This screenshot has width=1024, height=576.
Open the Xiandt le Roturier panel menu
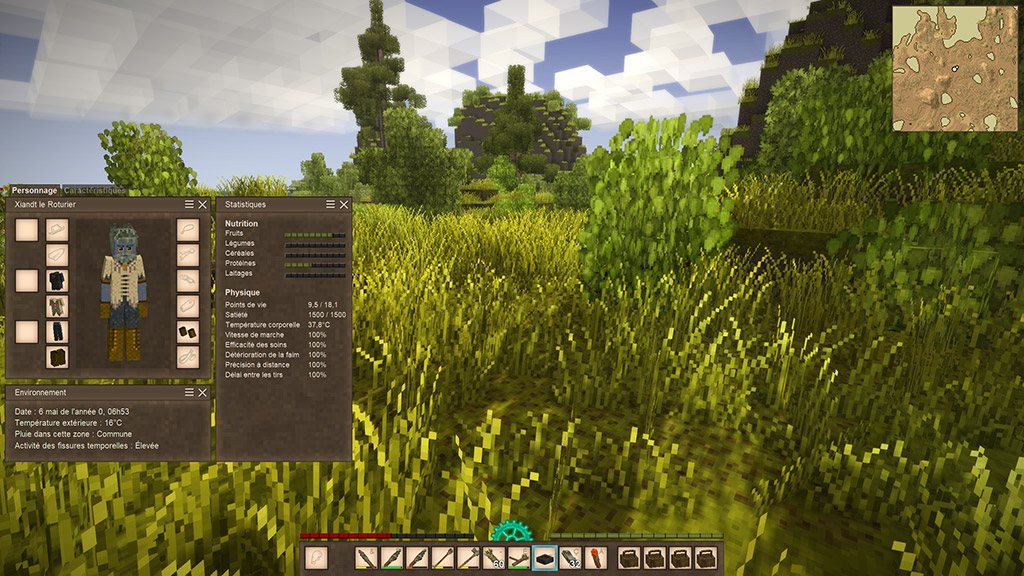click(x=189, y=204)
